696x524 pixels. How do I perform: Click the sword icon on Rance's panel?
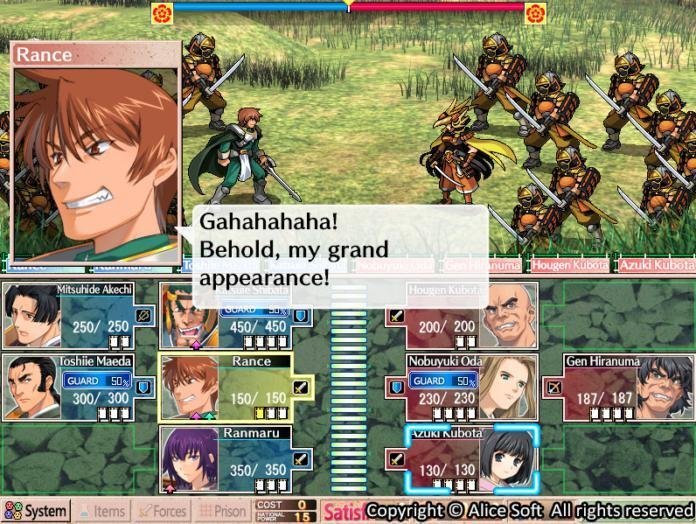point(300,386)
